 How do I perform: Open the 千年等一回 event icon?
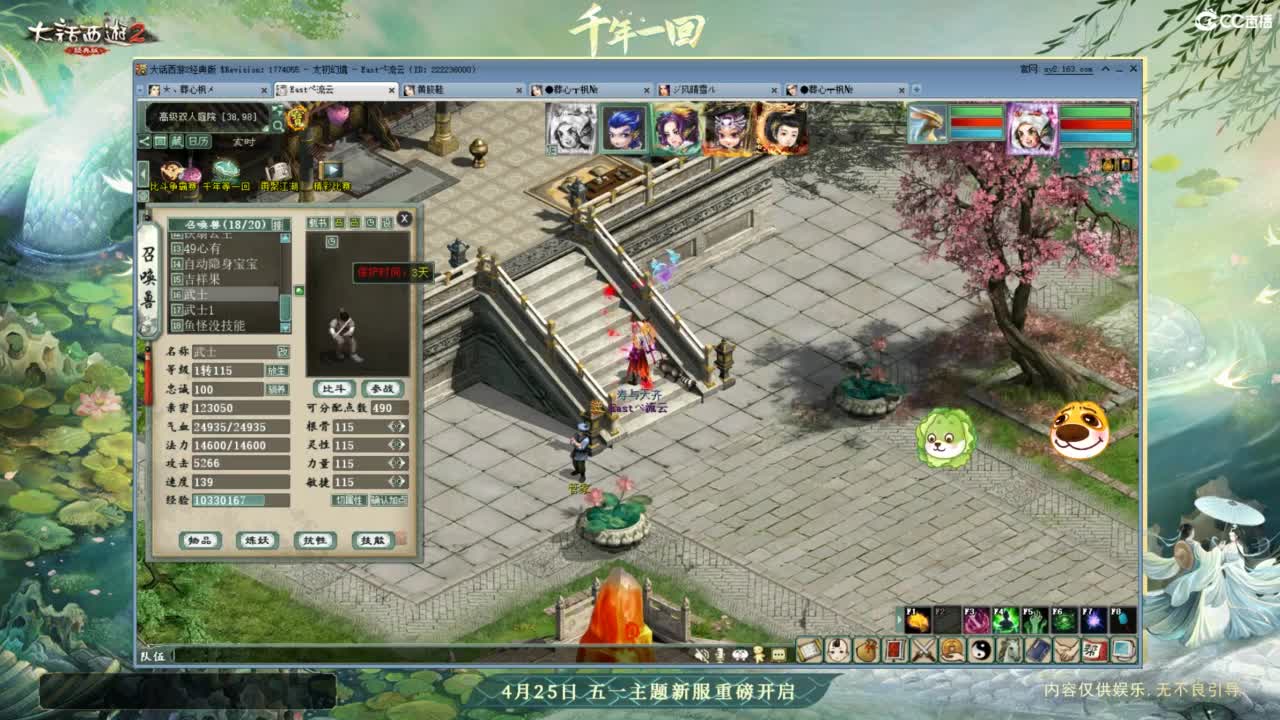coord(226,168)
